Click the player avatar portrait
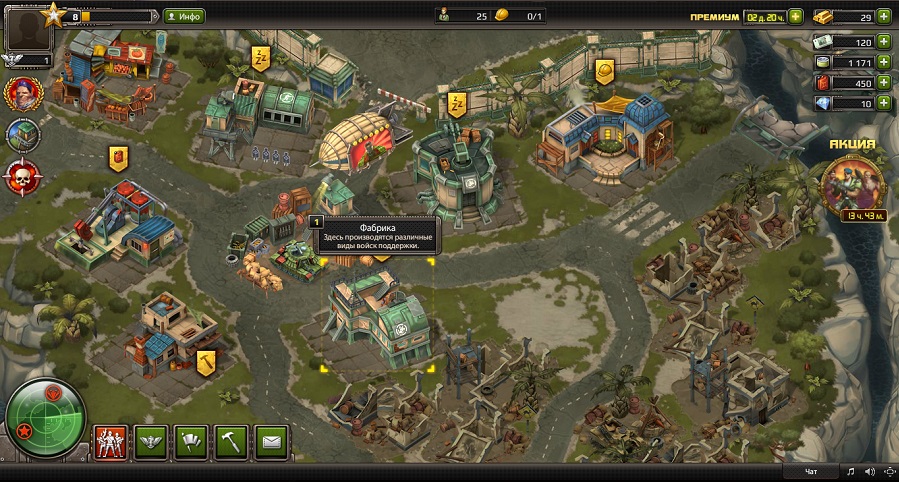 [x=28, y=28]
